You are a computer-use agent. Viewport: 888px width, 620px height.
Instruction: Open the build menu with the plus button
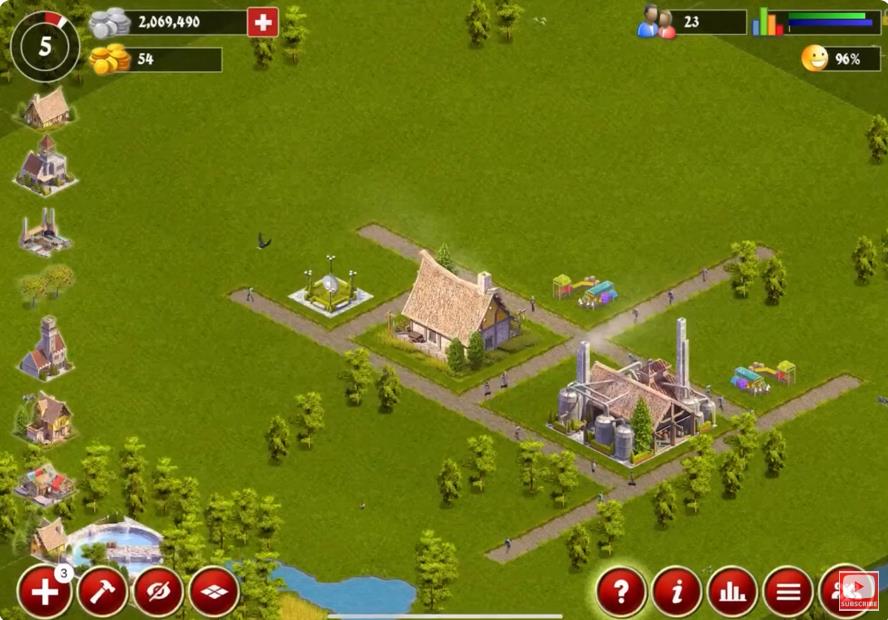click(44, 592)
